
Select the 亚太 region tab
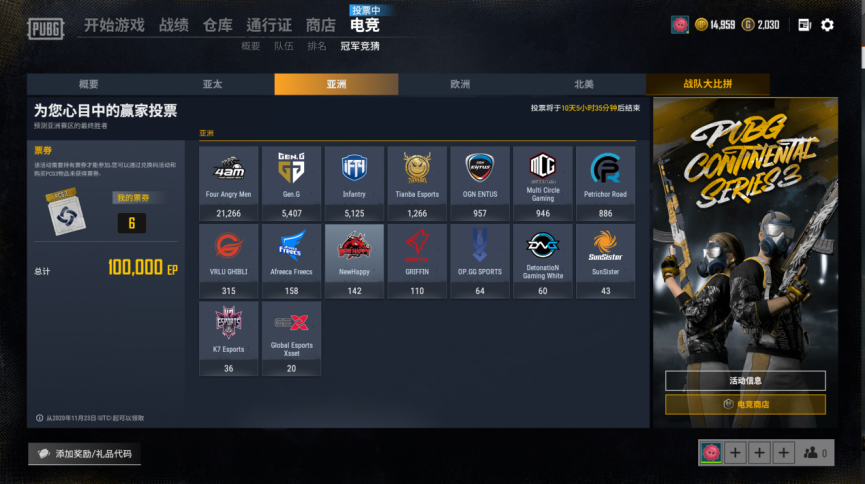coord(212,85)
